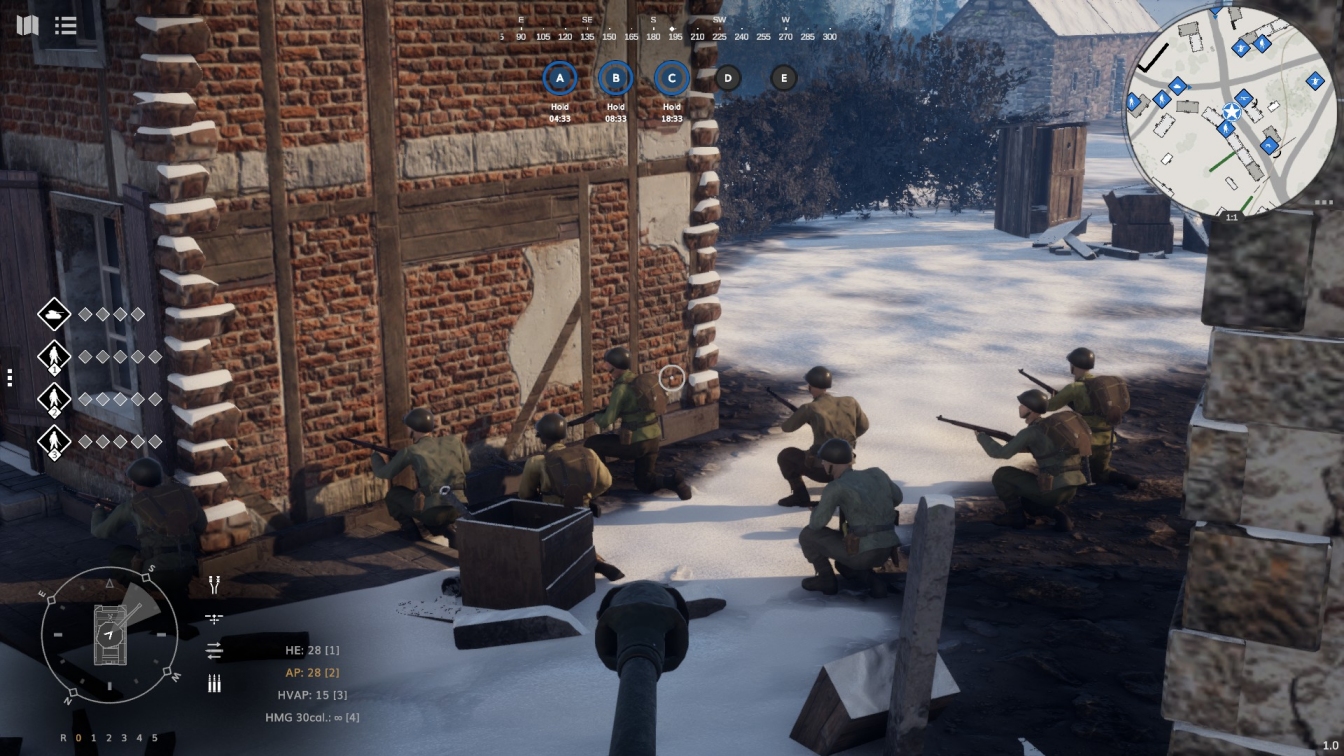
Task: Toggle the minimap 1:1 zoom scale
Action: point(1231,216)
